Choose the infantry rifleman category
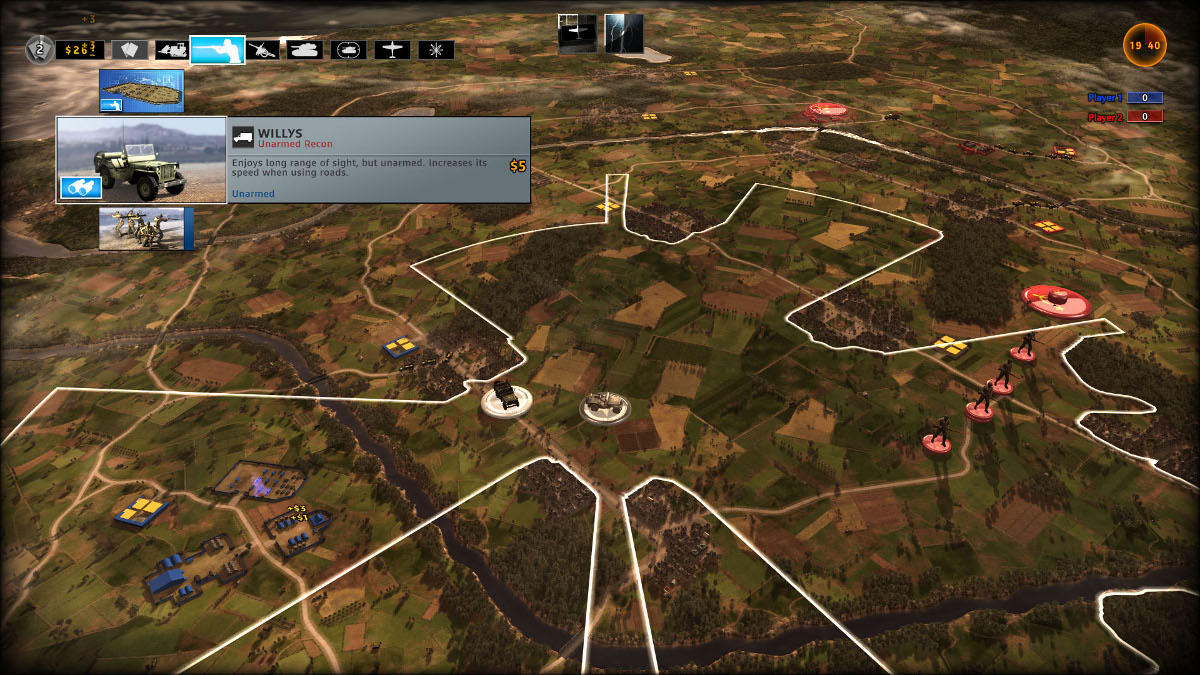 [217, 49]
